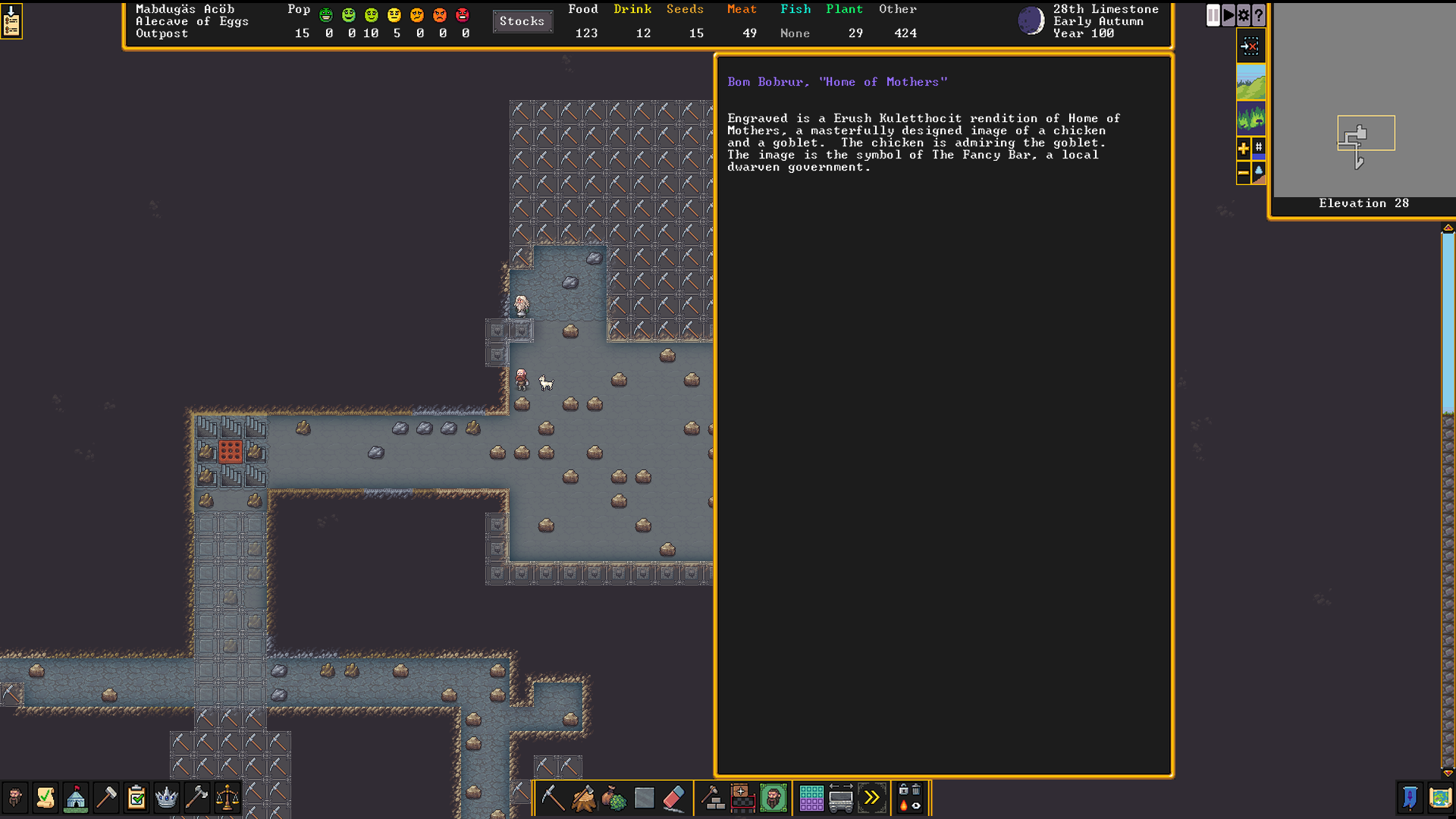Select the erase designations eraser
The width and height of the screenshot is (1456, 819).
tap(673, 798)
